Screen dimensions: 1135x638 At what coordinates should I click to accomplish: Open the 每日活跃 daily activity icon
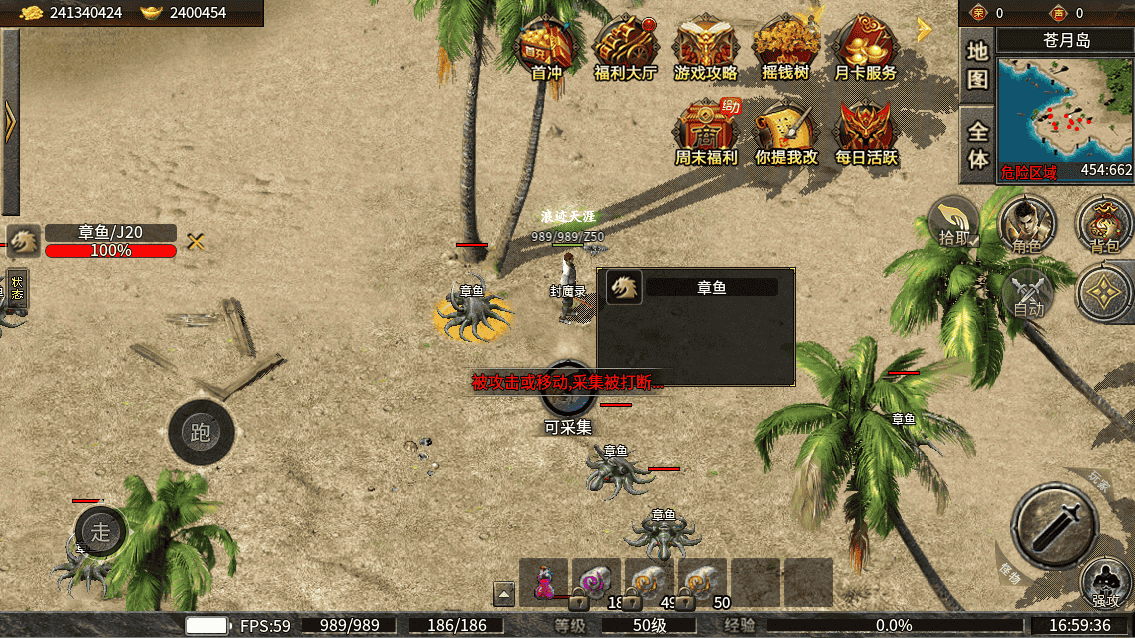coord(866,132)
